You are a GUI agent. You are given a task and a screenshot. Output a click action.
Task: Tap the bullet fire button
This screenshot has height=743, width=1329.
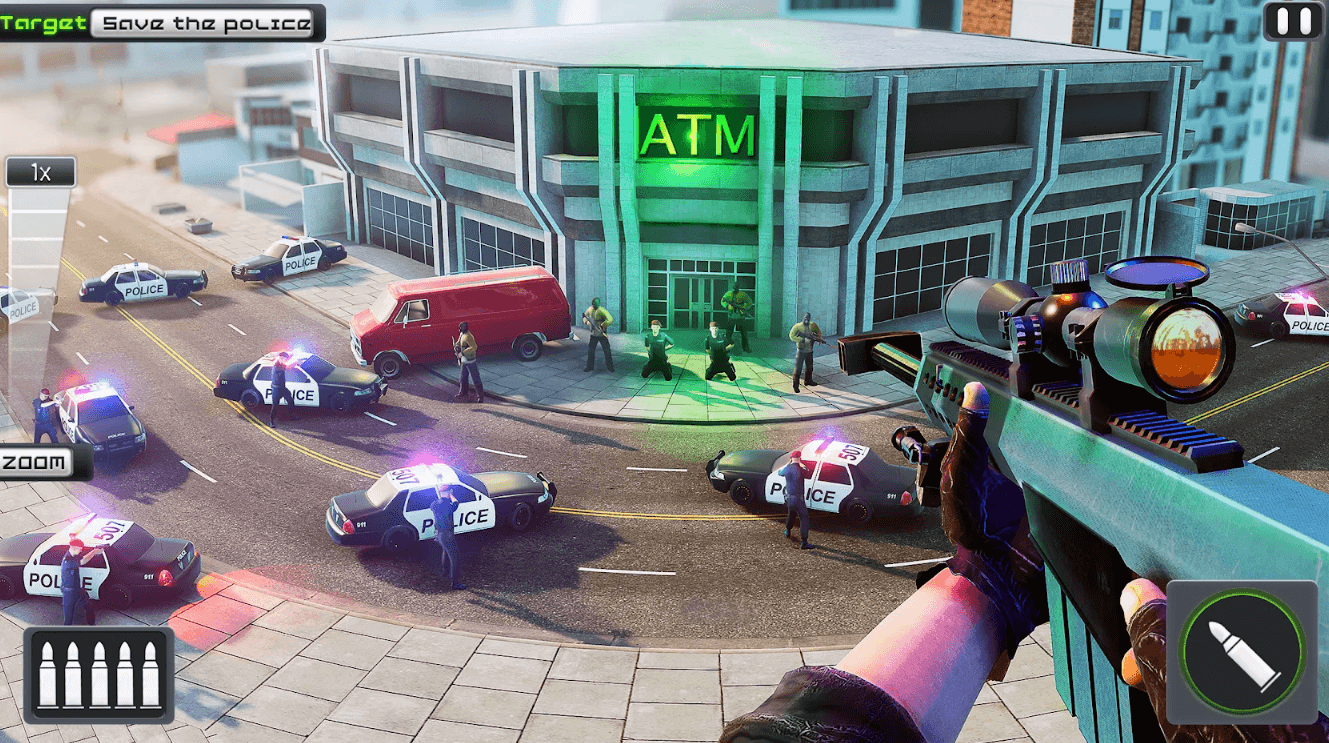[x=1242, y=654]
